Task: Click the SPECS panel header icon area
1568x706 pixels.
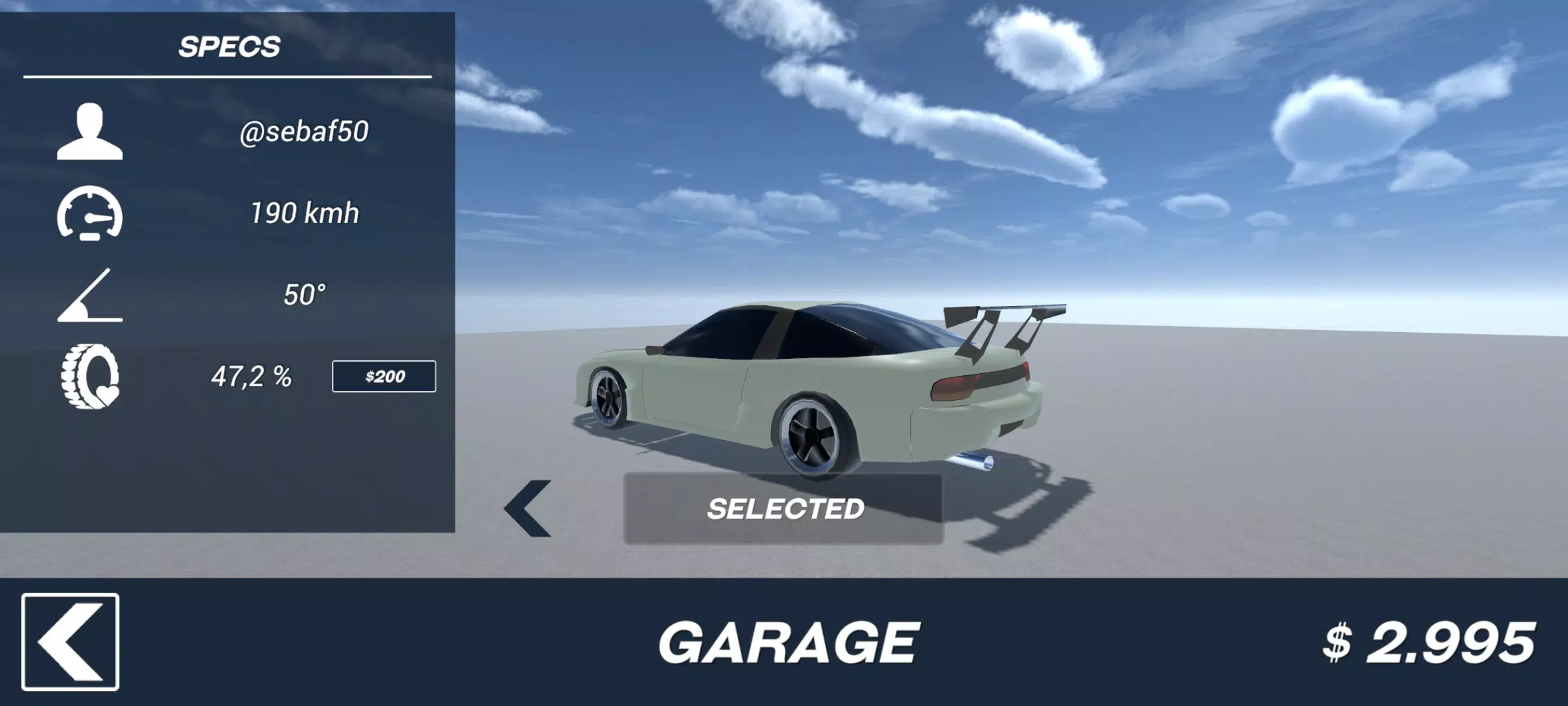Action: point(230,47)
